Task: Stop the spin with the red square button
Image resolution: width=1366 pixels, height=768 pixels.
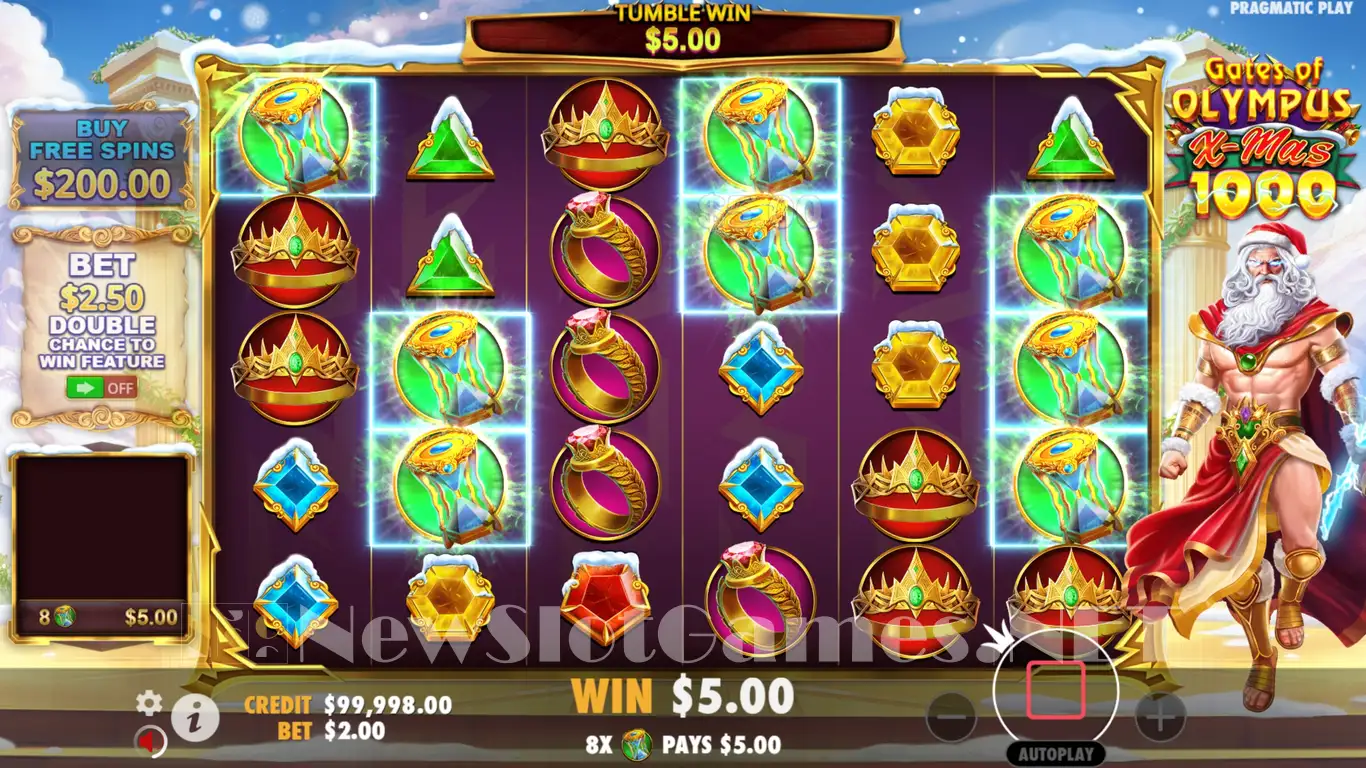Action: 1055,689
